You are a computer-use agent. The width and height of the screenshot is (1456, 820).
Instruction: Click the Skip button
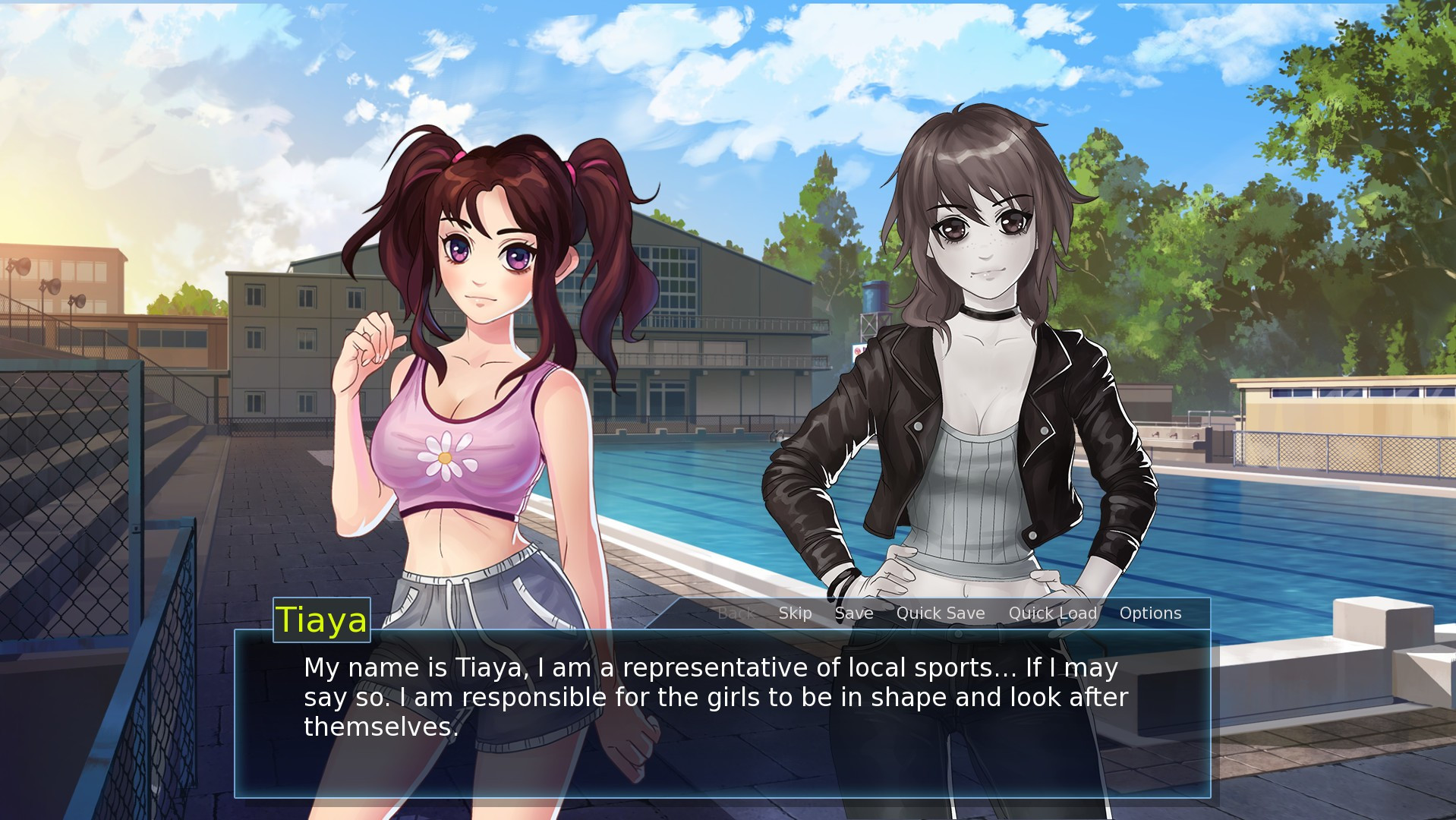(795, 613)
